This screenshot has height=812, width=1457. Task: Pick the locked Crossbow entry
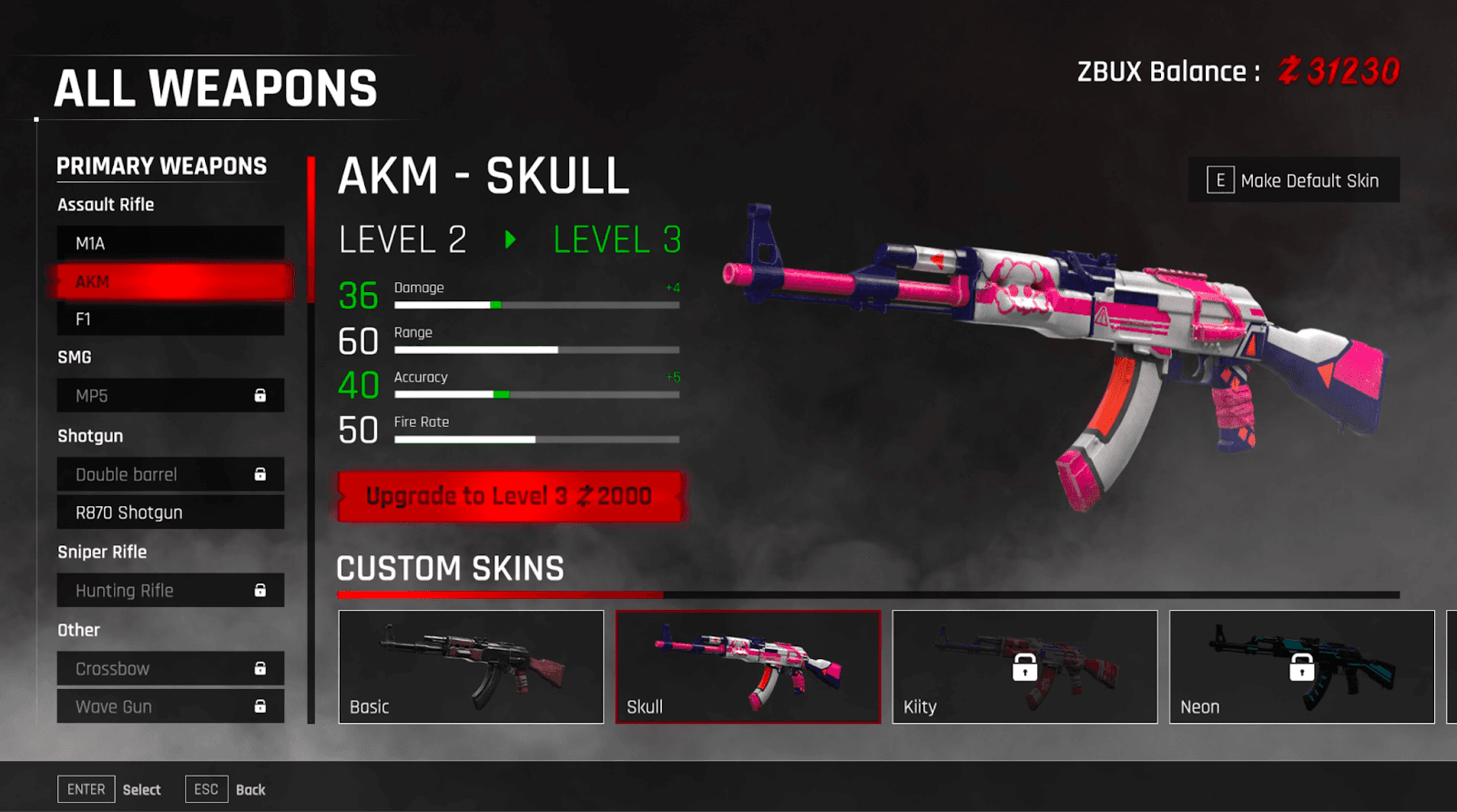pos(170,669)
